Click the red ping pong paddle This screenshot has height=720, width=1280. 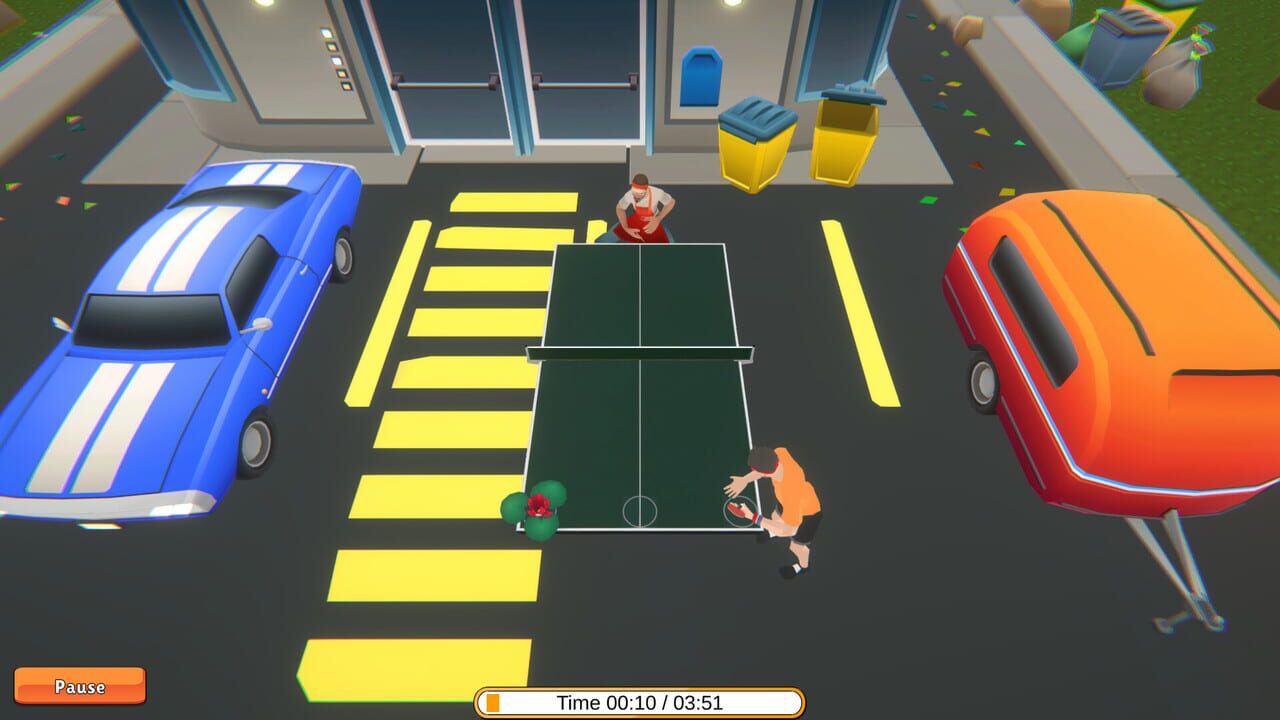click(737, 512)
